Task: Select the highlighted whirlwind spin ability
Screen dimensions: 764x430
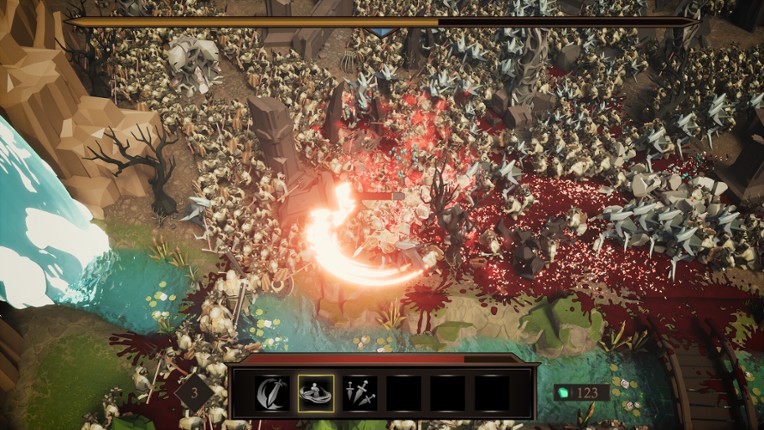Action: tap(316, 393)
